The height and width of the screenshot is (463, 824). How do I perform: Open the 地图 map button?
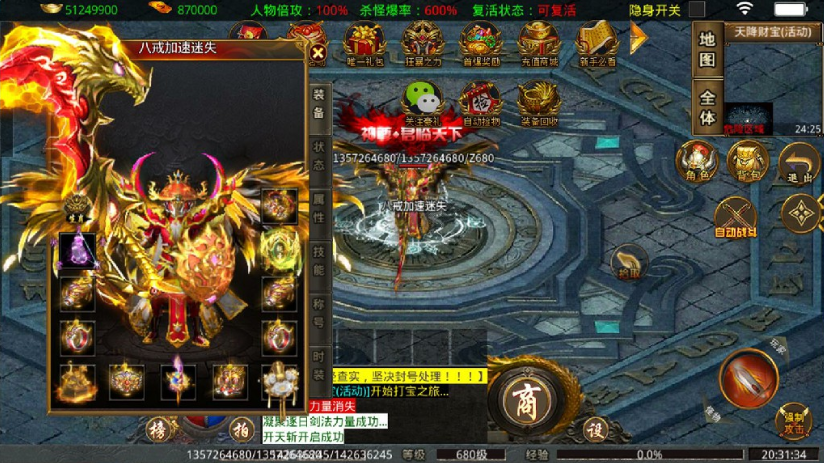coord(707,50)
